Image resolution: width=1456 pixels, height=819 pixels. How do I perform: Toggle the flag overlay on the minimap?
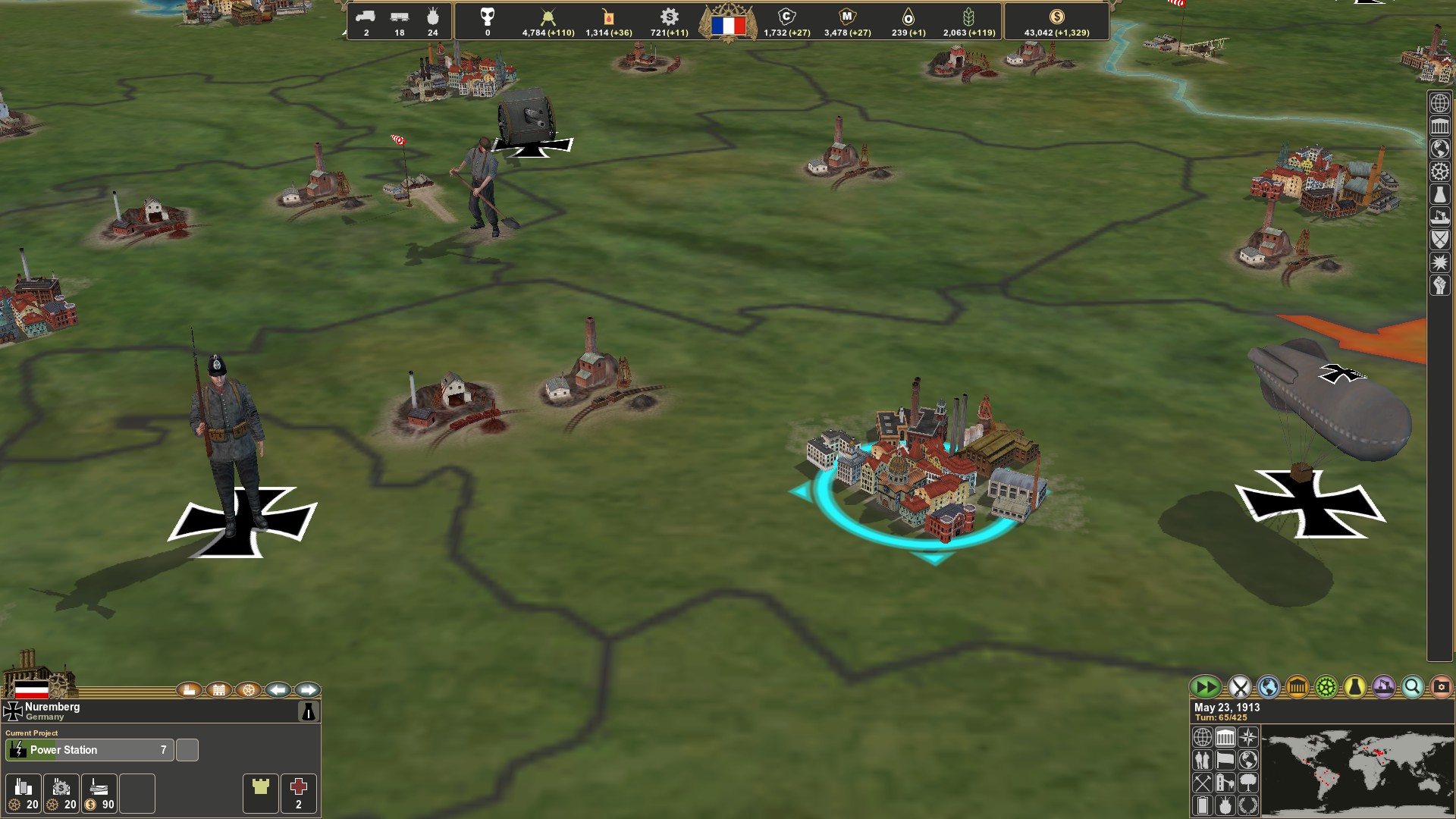coord(1225,761)
